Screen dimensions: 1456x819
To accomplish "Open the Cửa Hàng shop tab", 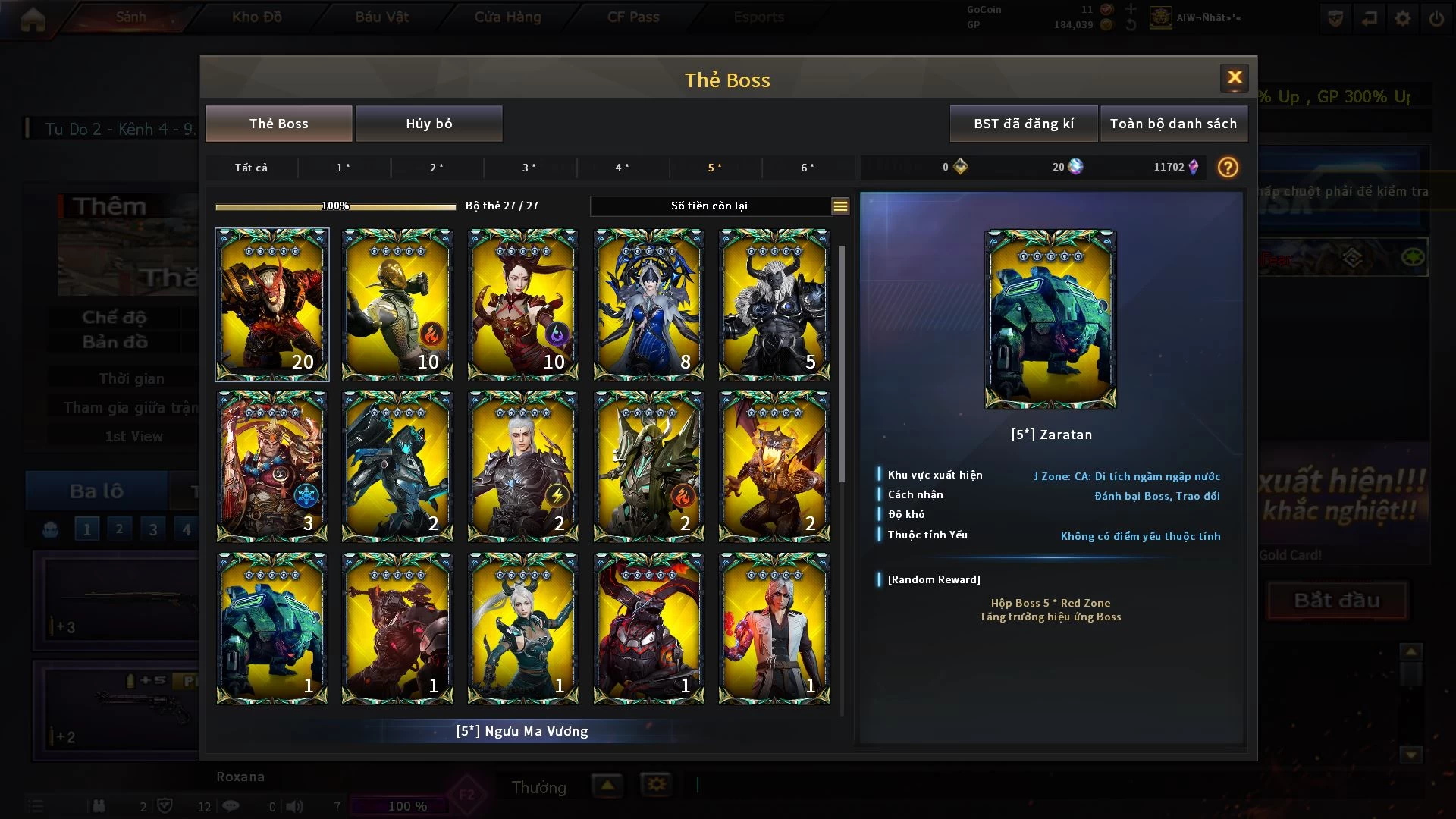I will (x=507, y=17).
